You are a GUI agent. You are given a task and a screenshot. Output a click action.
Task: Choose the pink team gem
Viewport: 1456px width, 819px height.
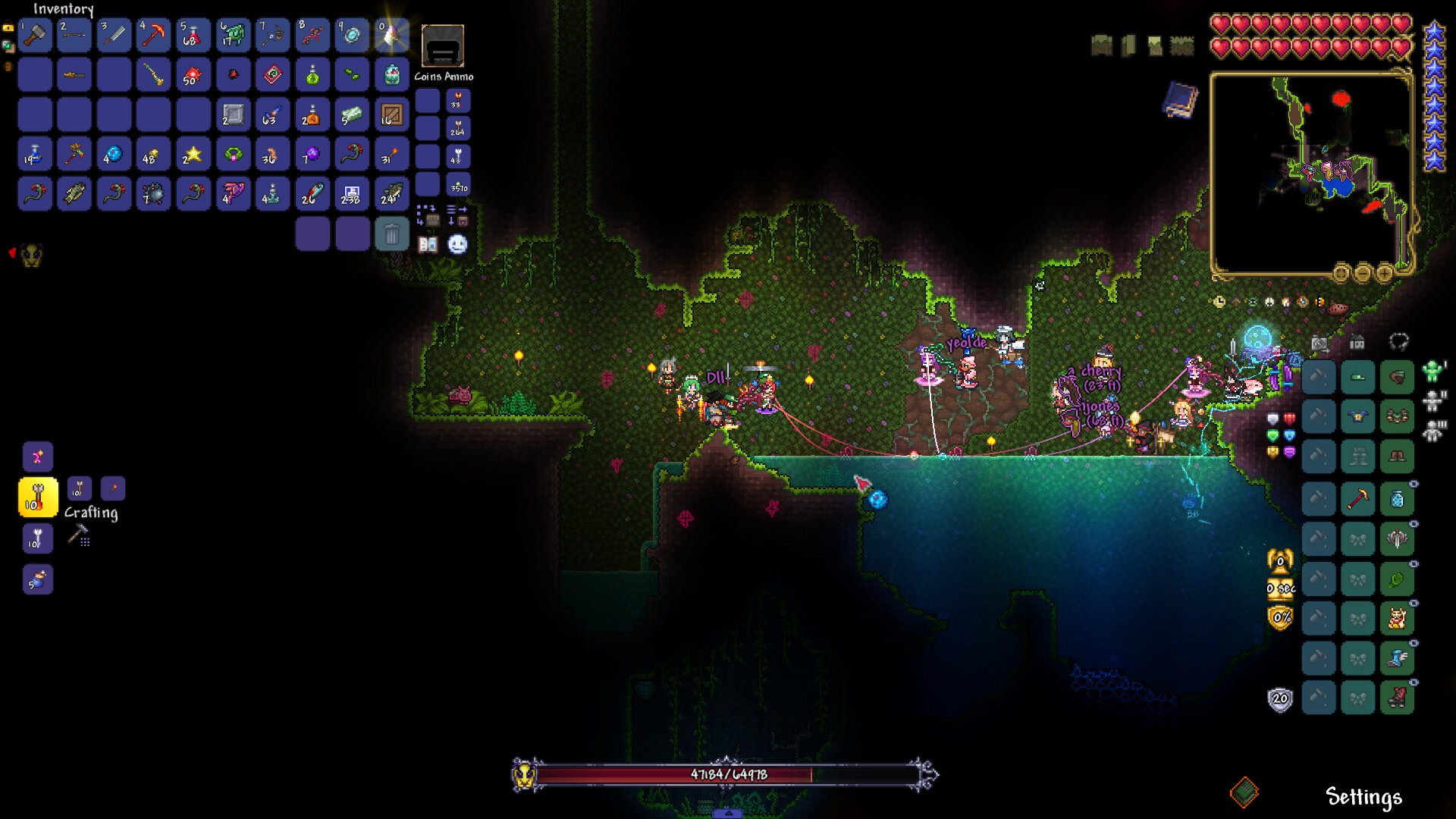(1289, 452)
